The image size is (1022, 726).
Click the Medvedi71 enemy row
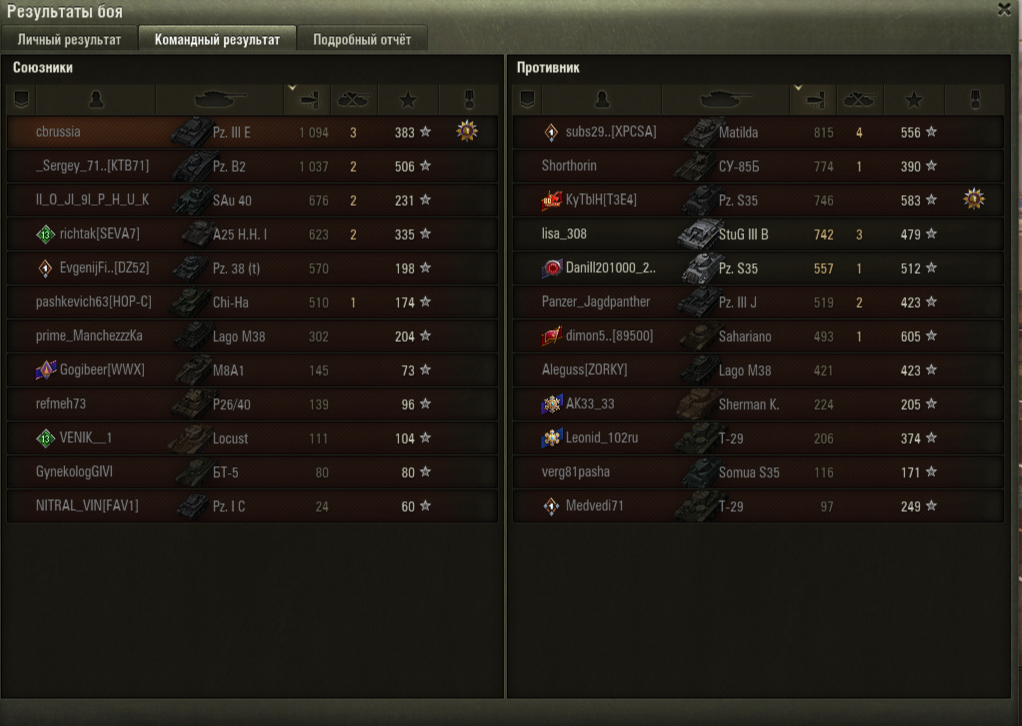coord(594,506)
